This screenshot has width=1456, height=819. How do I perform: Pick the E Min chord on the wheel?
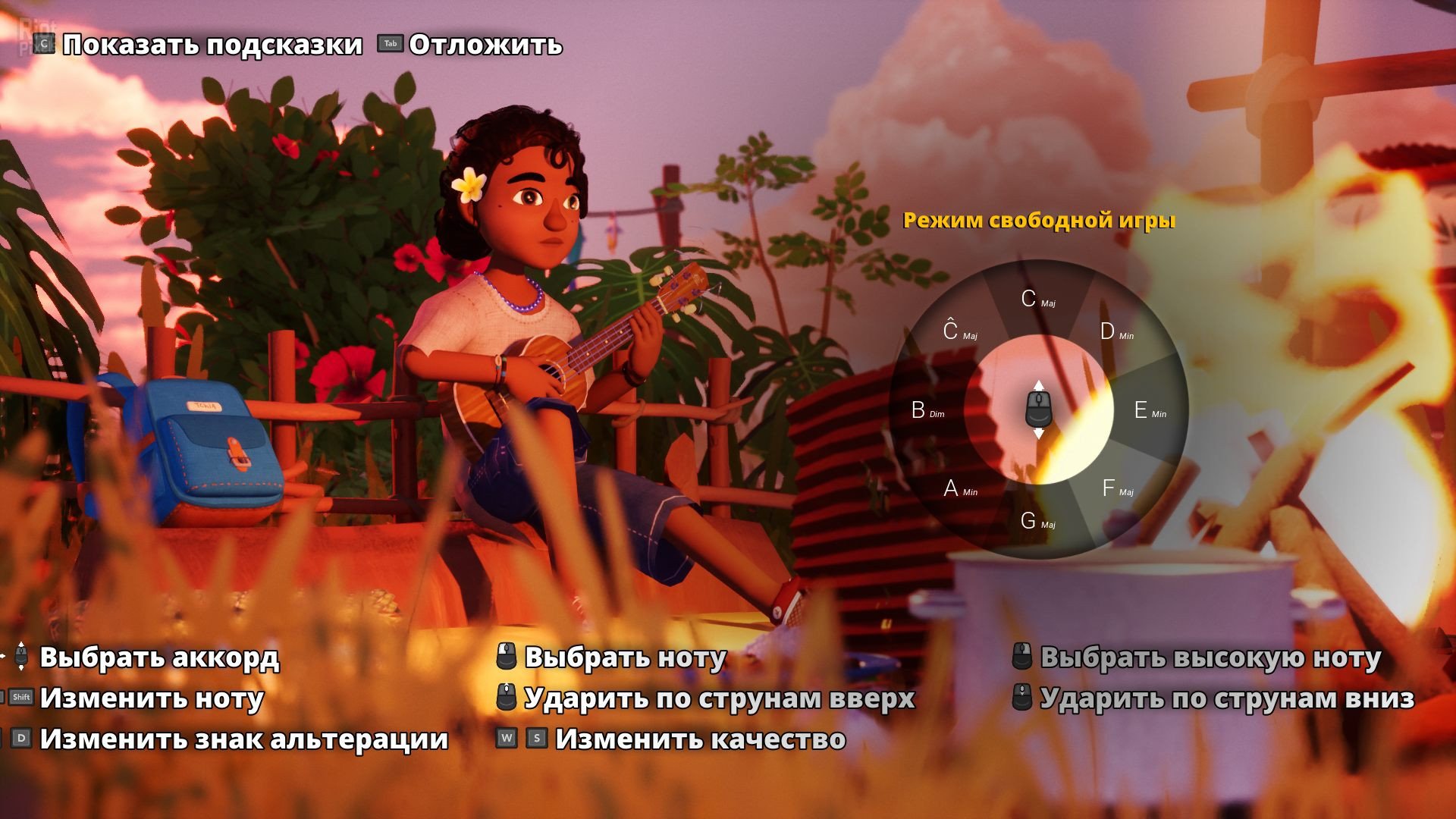tap(1149, 410)
